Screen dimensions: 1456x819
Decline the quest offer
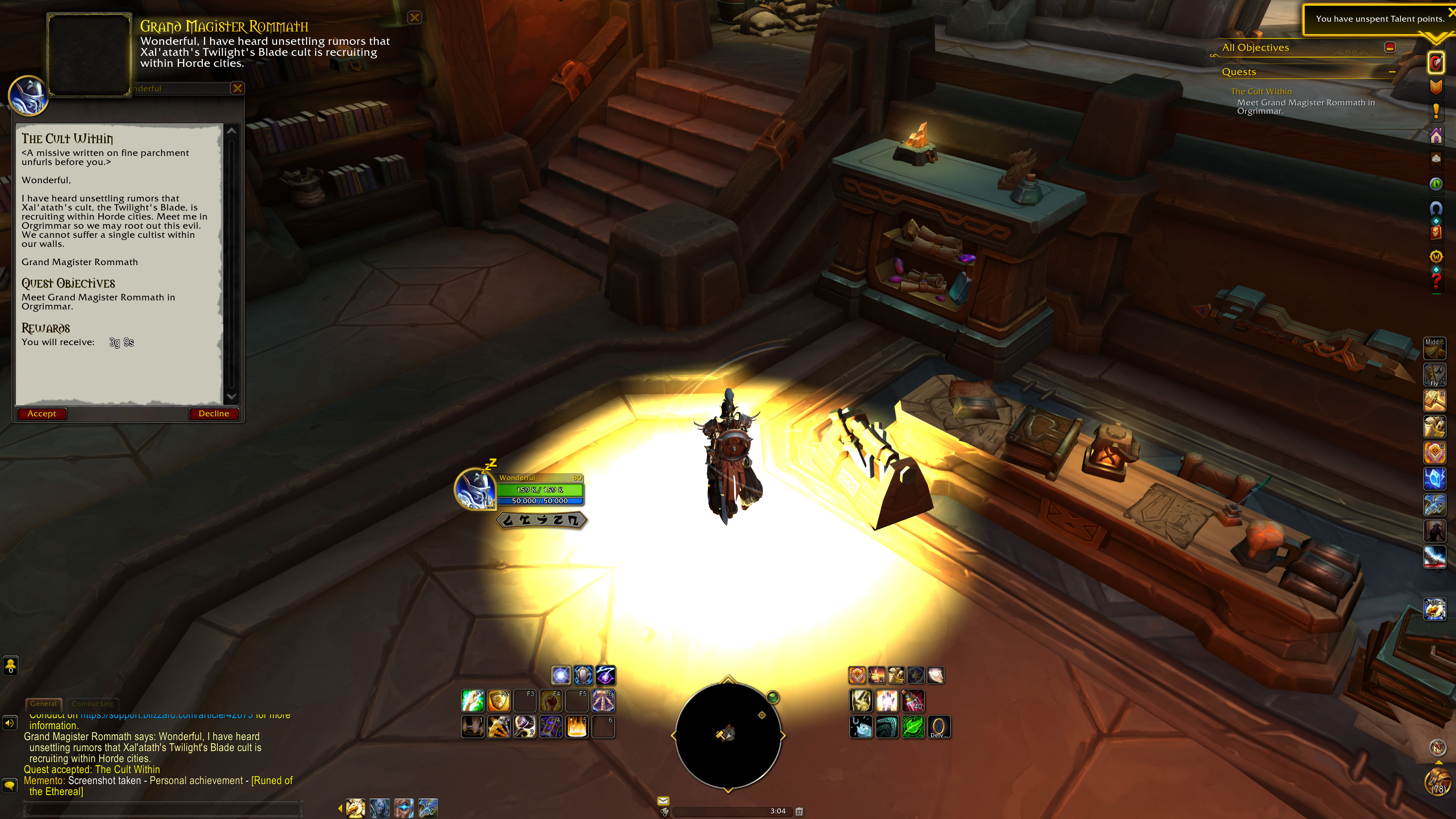tap(213, 414)
